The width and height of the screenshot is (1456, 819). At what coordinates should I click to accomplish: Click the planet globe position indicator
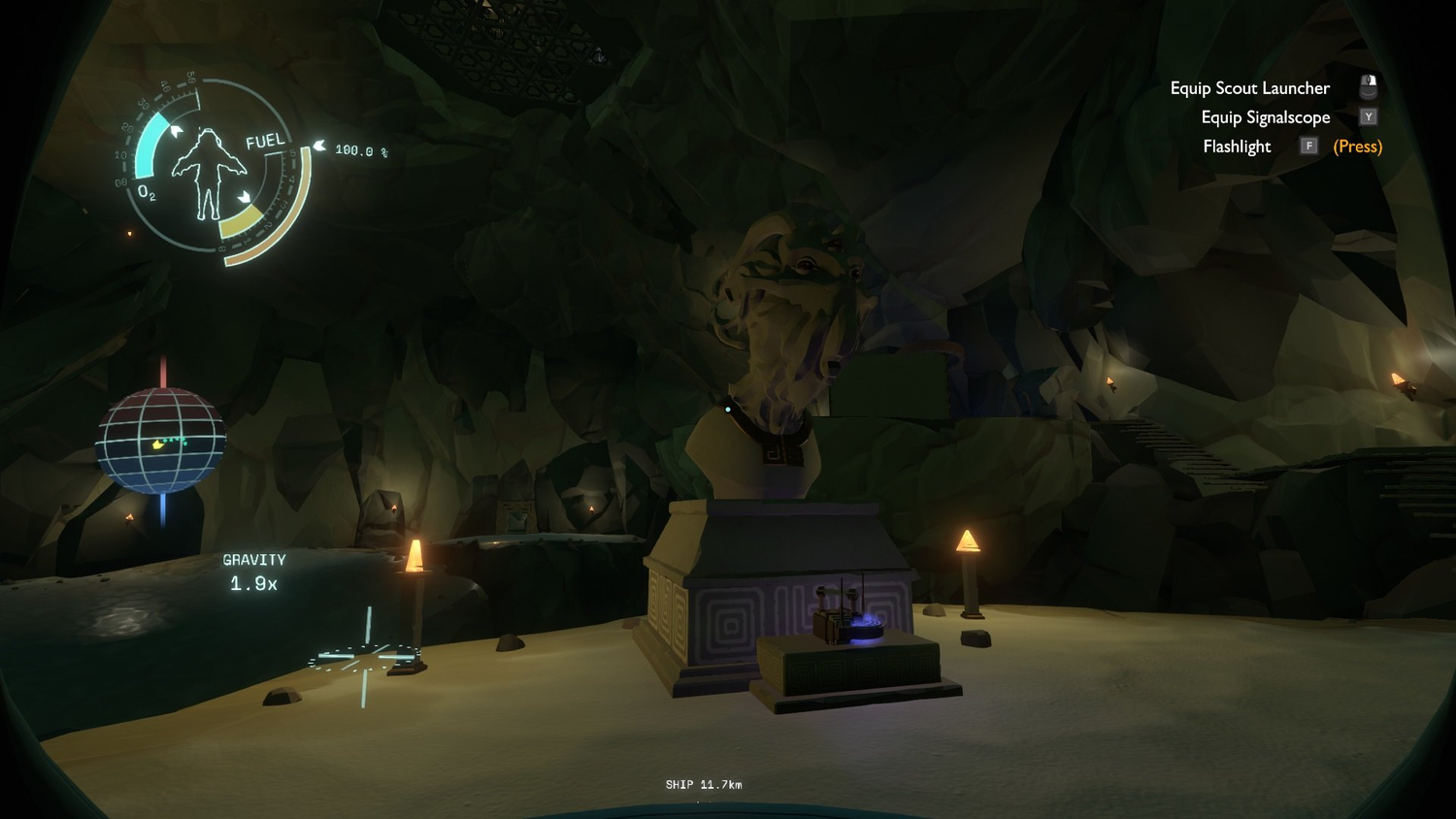[x=161, y=442]
